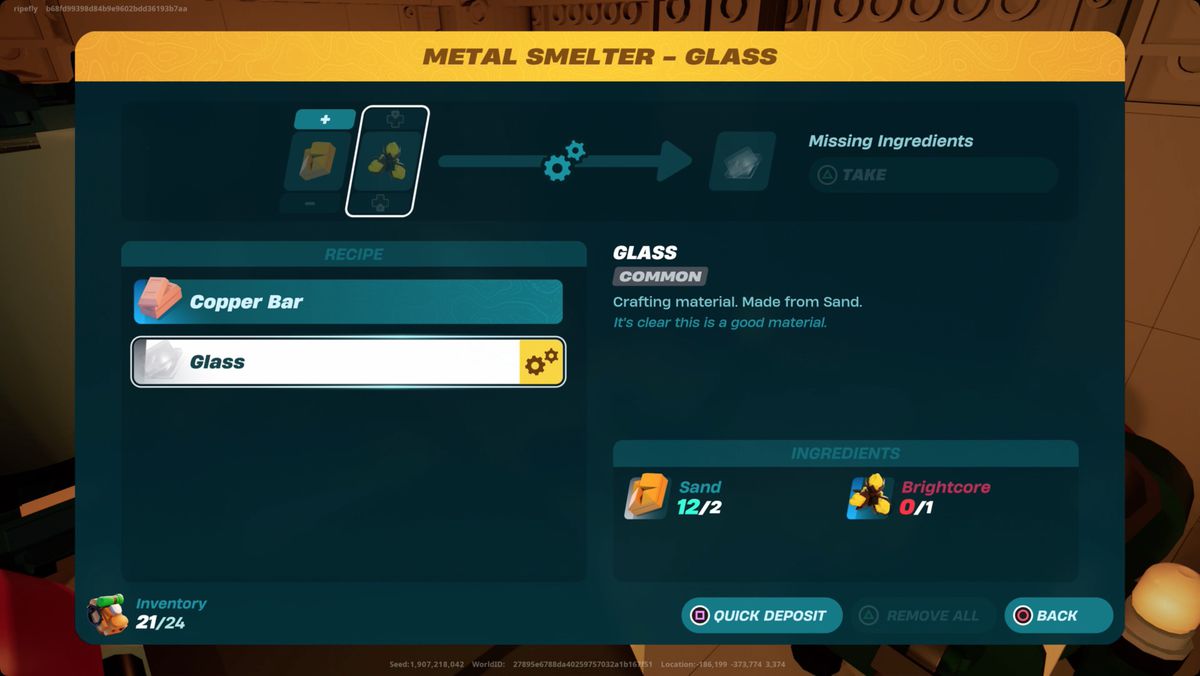
Task: Select the Copper Bar recipe
Action: (348, 302)
